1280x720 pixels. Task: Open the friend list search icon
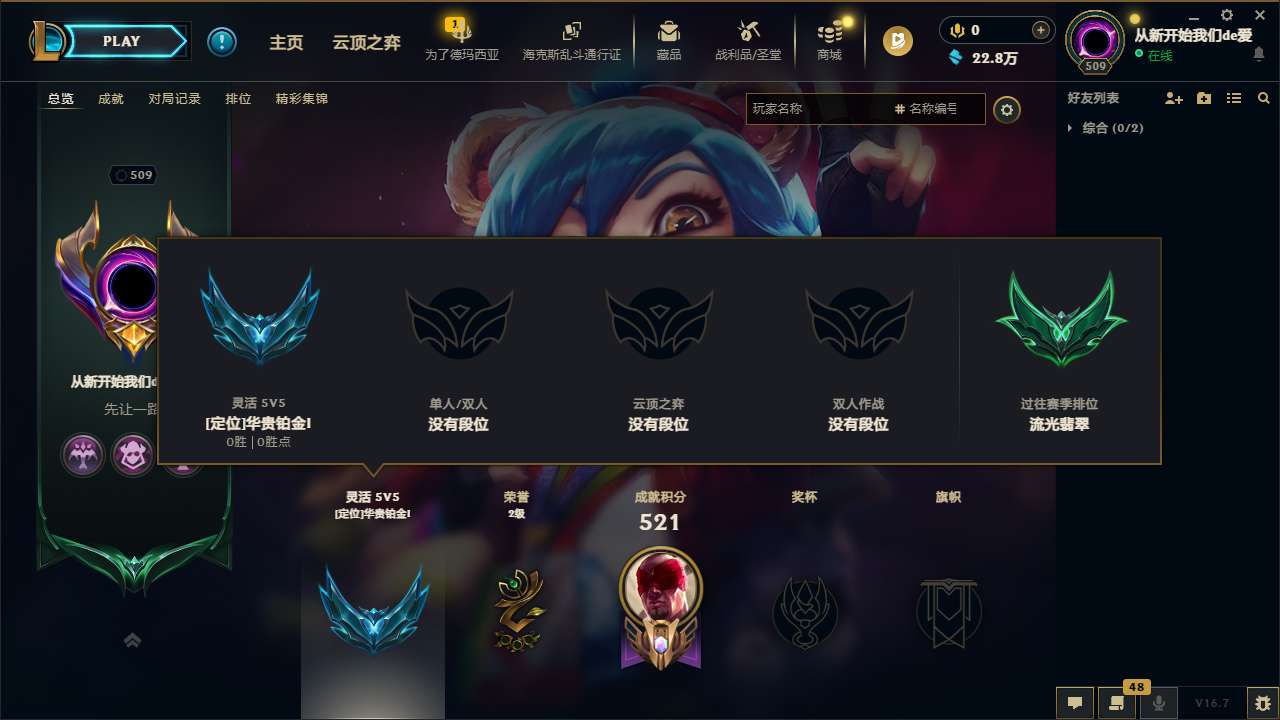click(x=1264, y=98)
